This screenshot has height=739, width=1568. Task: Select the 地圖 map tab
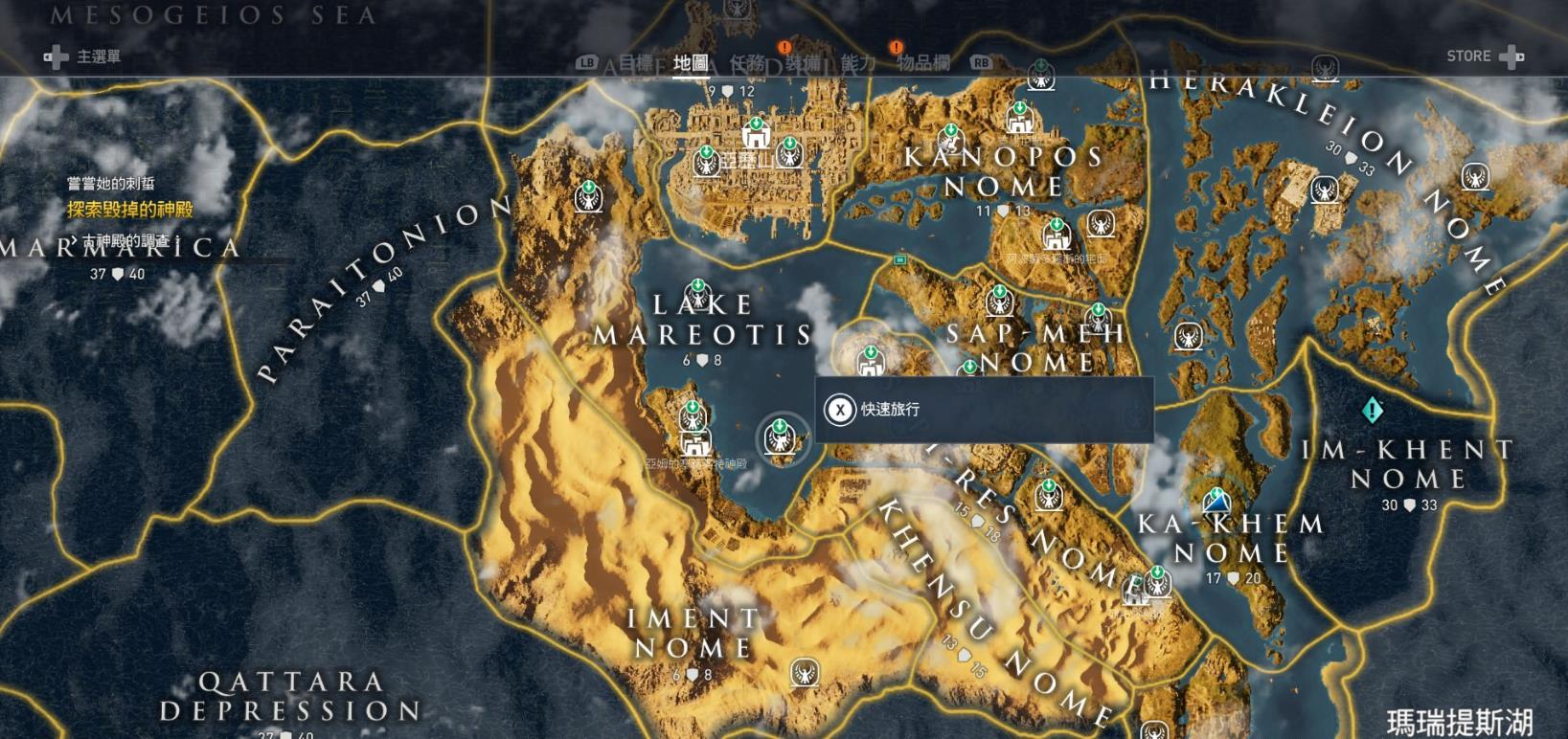pos(691,63)
